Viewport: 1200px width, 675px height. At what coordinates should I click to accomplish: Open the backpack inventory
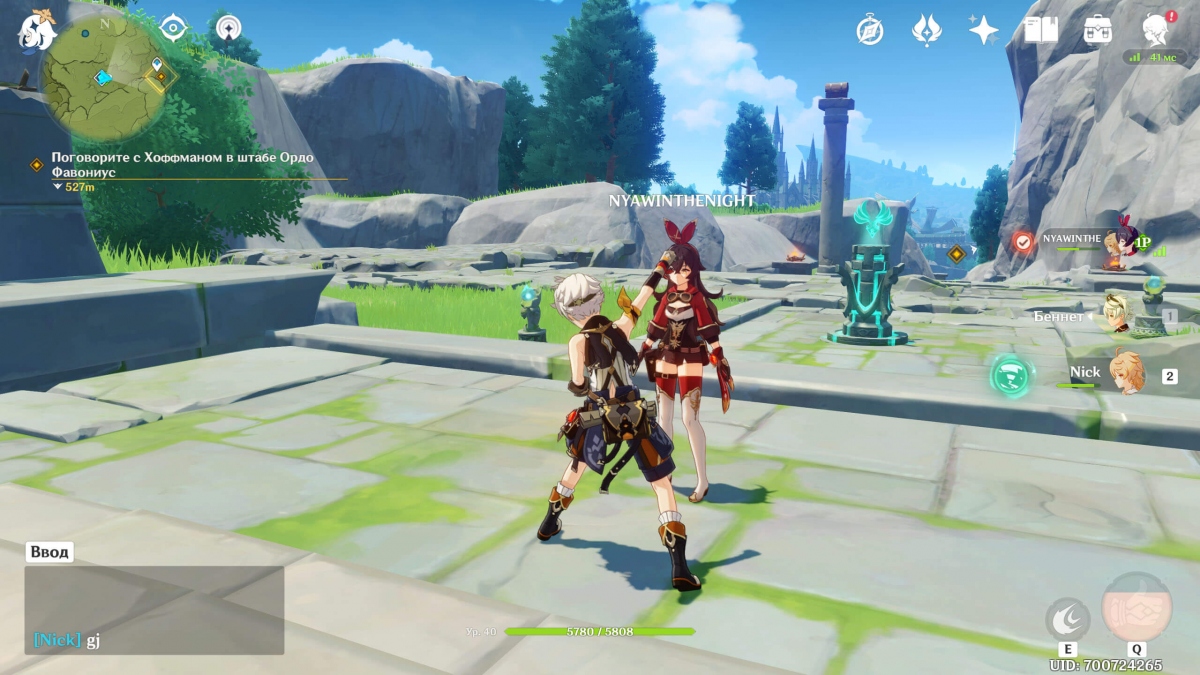(x=1098, y=30)
